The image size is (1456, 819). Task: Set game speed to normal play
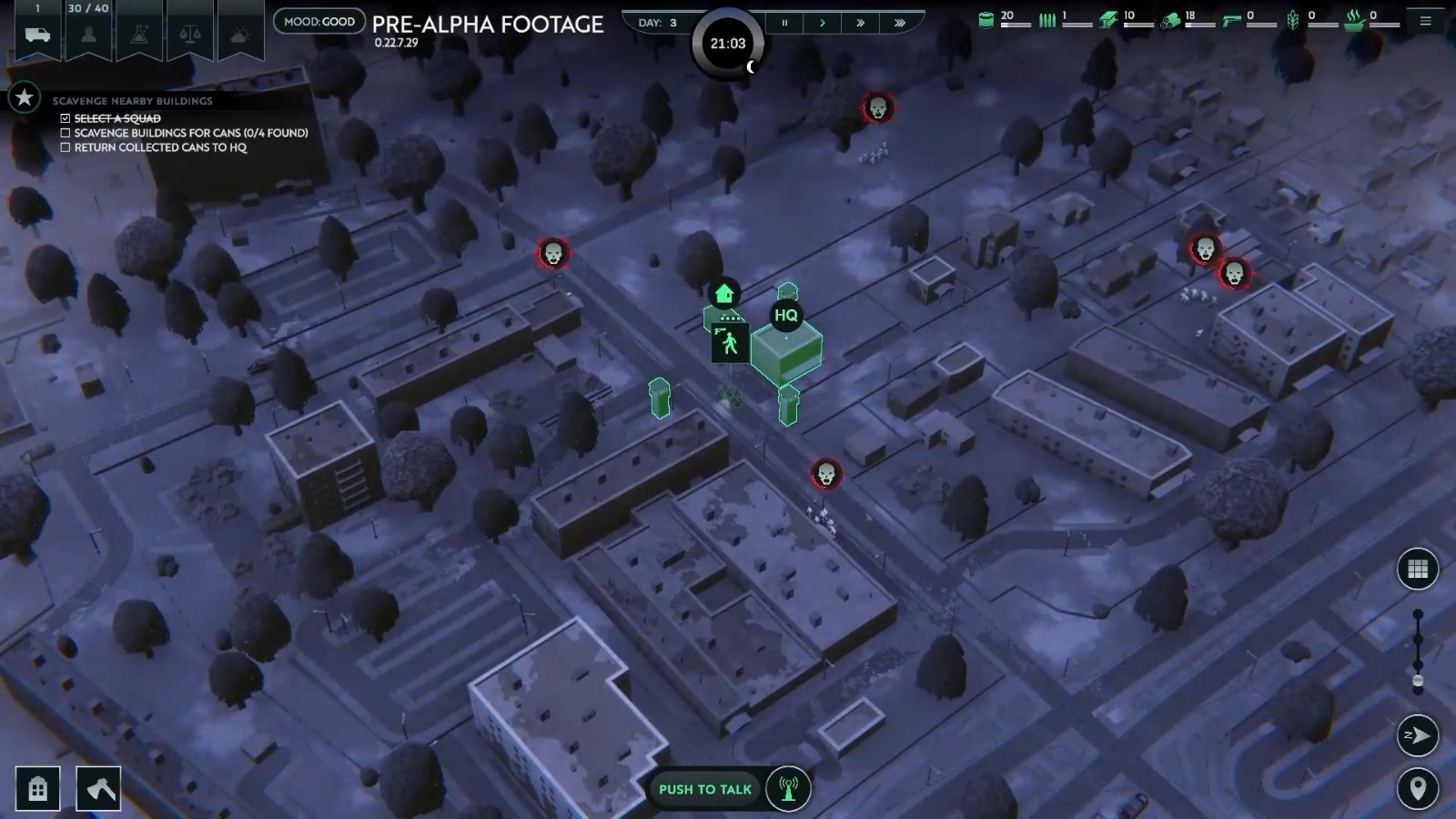[x=823, y=23]
